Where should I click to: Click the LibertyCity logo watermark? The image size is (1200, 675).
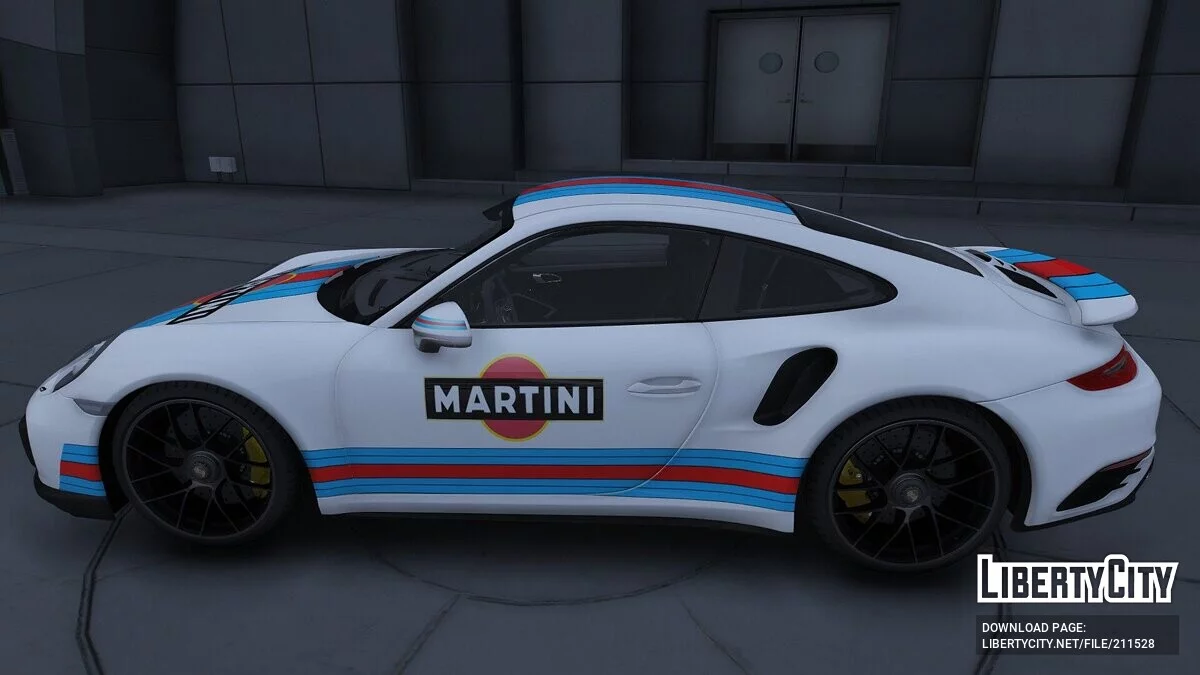coord(1077,579)
